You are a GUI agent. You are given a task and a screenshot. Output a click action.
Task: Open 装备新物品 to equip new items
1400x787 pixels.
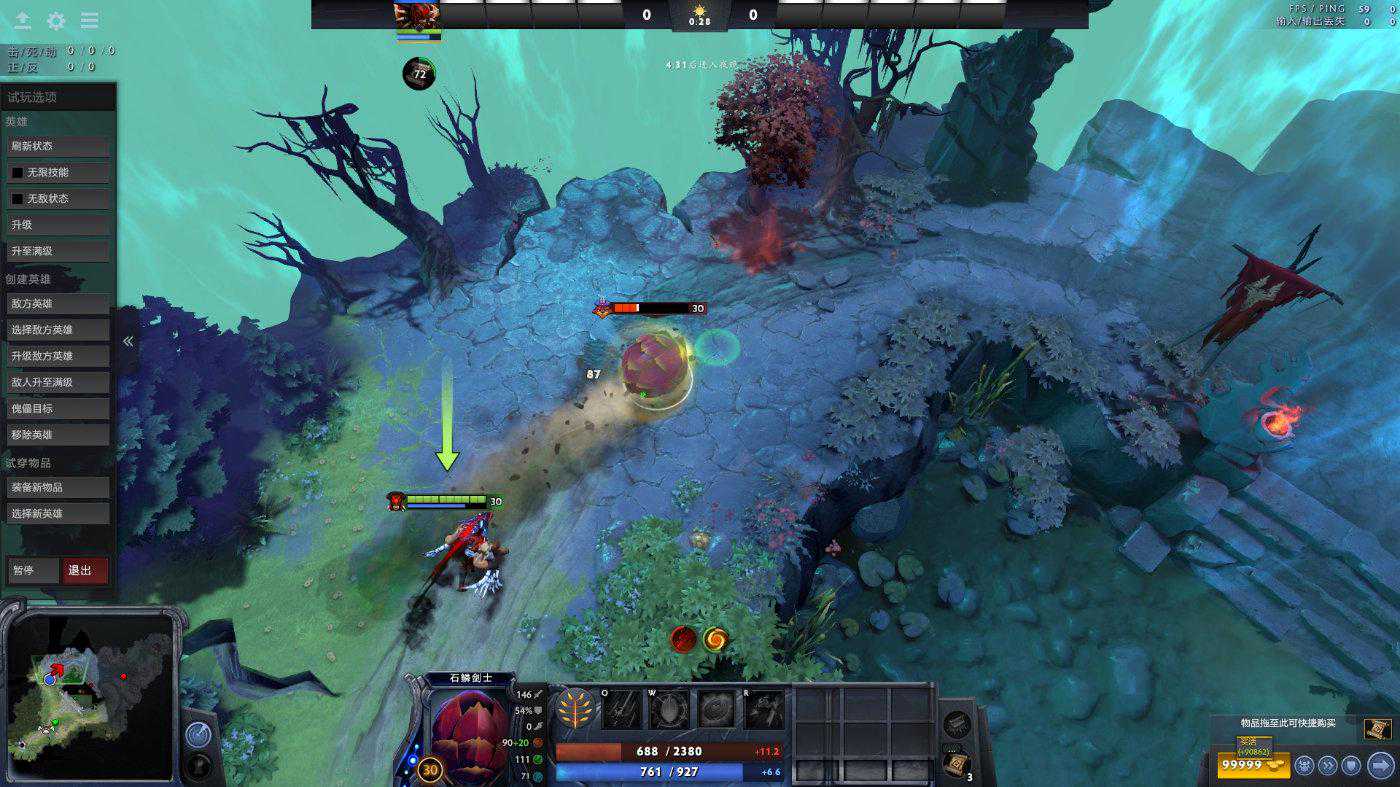click(59, 487)
